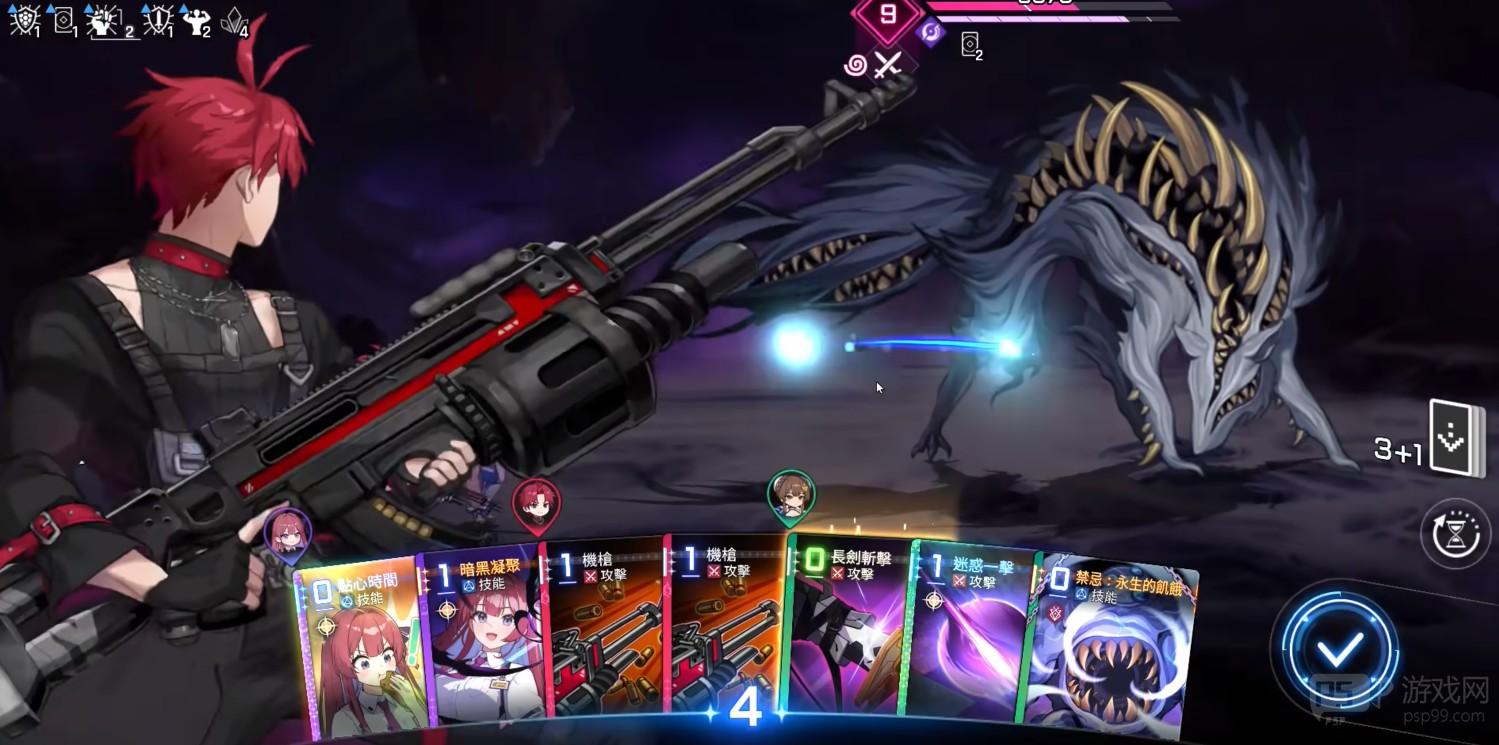The image size is (1499, 745).
Task: Inspect the enemy's crossed swords intent
Action: pos(887,65)
